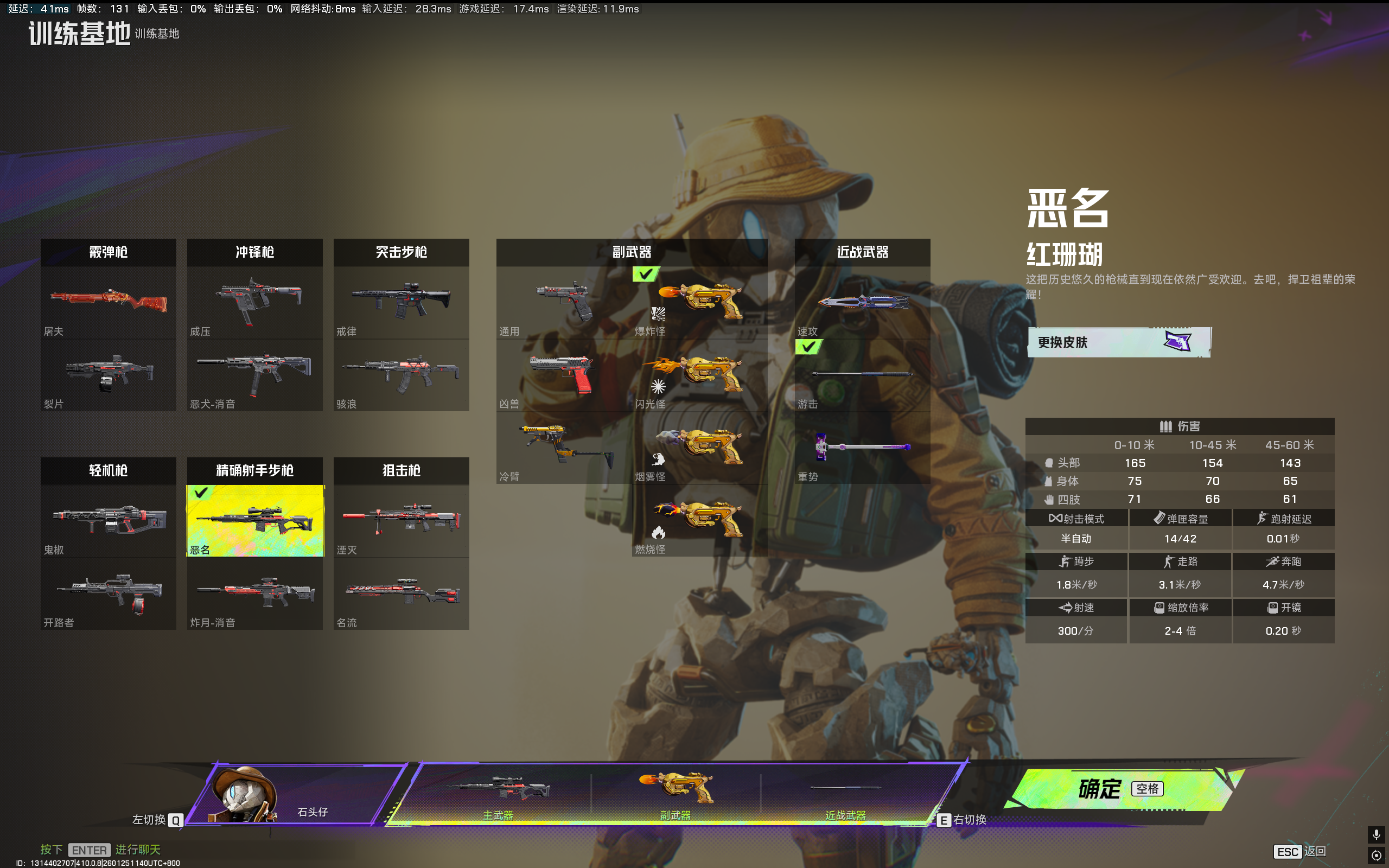1389x868 pixels.
Task: Confirm loadout with the 确定 button
Action: (1119, 789)
